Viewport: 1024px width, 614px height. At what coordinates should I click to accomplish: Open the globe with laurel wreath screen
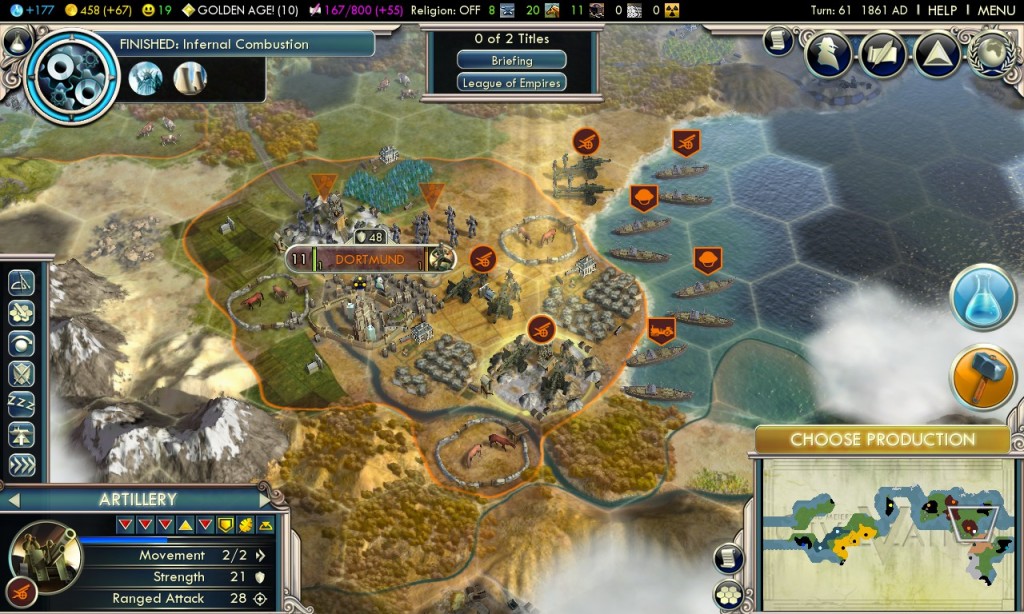pos(992,50)
